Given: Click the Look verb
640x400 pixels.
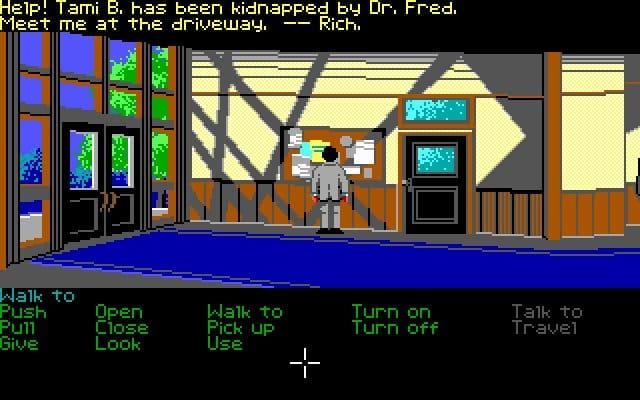Looking at the screenshot, I should click(x=119, y=344).
